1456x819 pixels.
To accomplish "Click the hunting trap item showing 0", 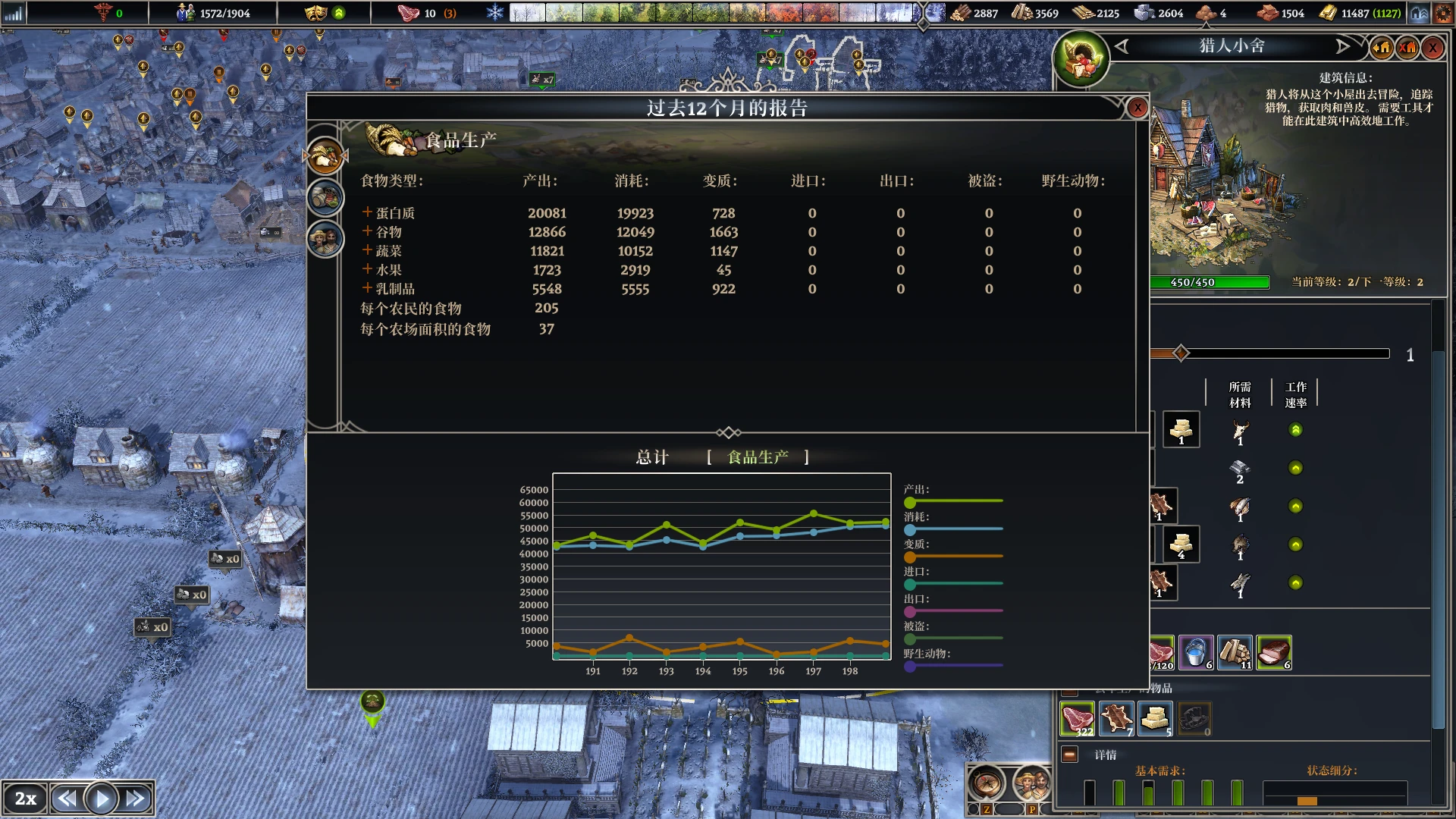I will (x=1195, y=719).
